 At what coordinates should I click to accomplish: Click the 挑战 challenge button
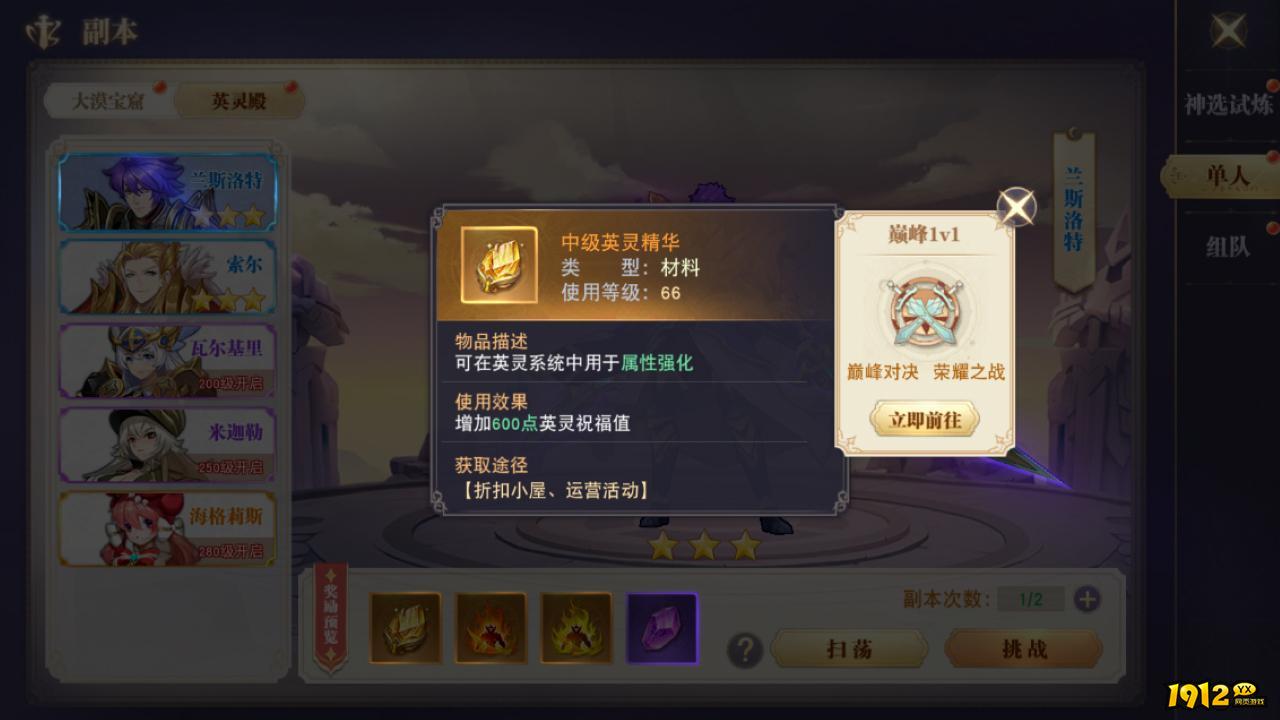tap(1022, 649)
